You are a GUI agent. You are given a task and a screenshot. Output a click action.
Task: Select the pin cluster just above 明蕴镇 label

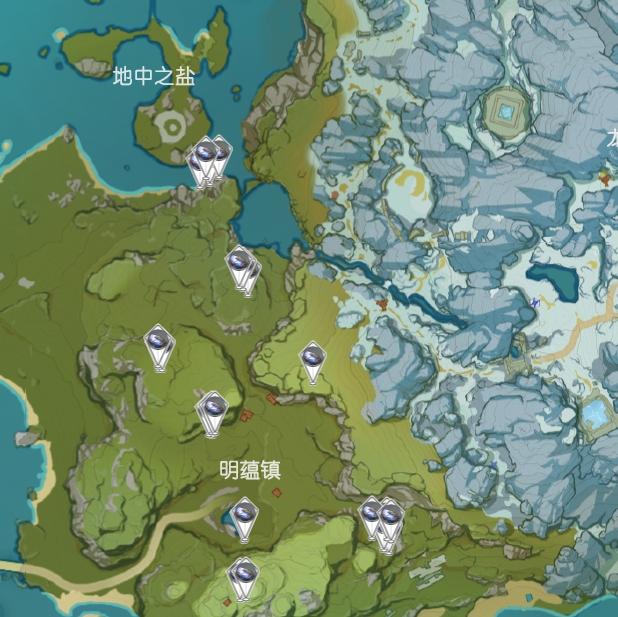click(x=212, y=411)
